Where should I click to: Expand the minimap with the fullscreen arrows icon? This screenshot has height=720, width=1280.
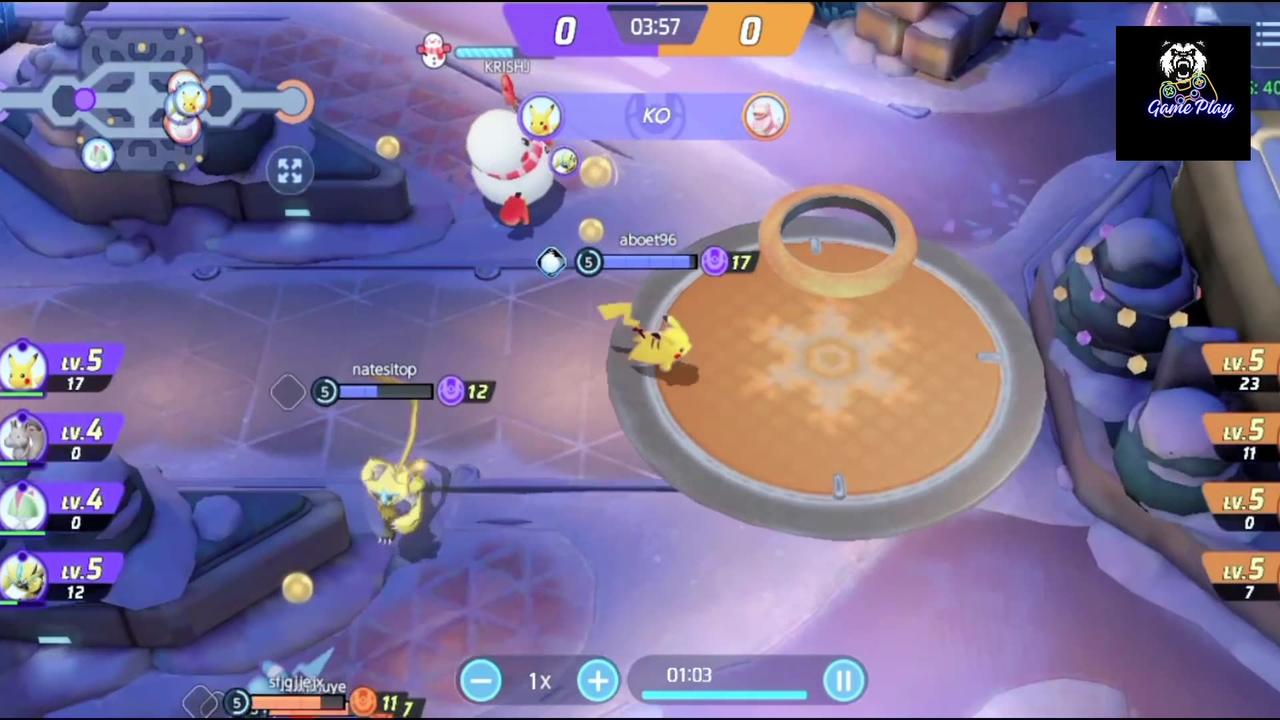[290, 172]
